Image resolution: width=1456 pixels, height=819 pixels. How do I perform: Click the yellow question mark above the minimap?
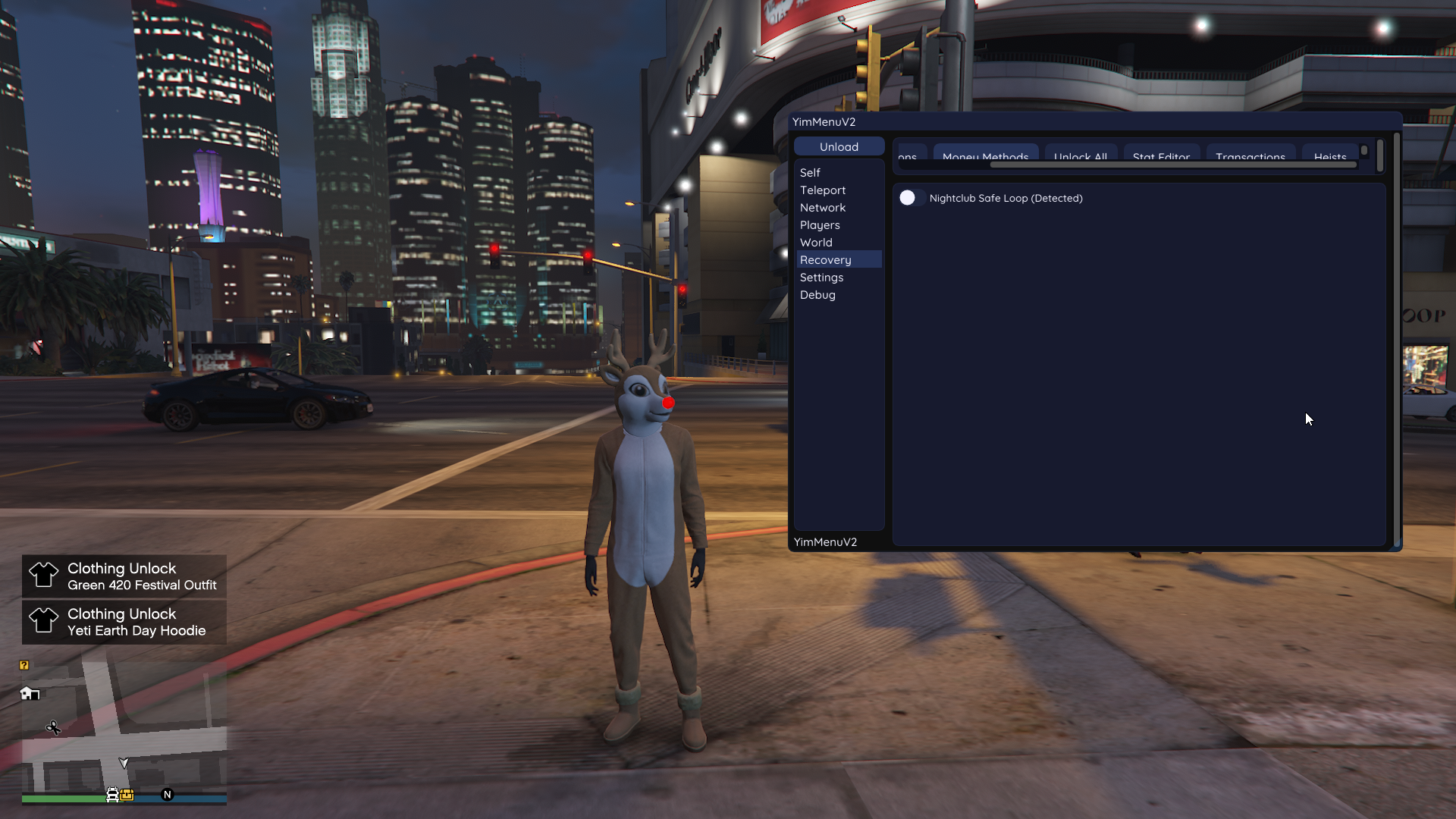pos(24,666)
